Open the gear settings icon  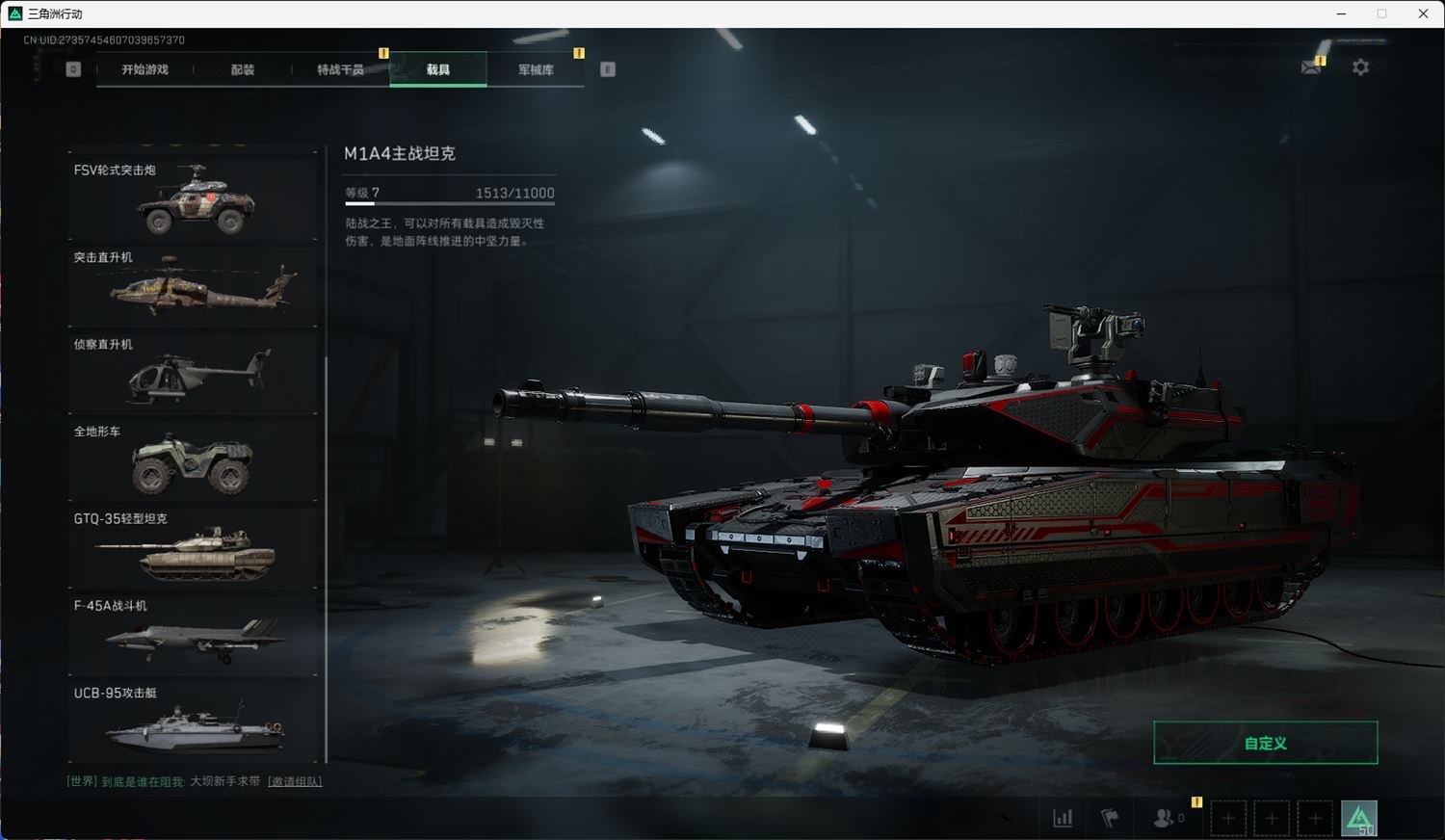coord(1360,67)
